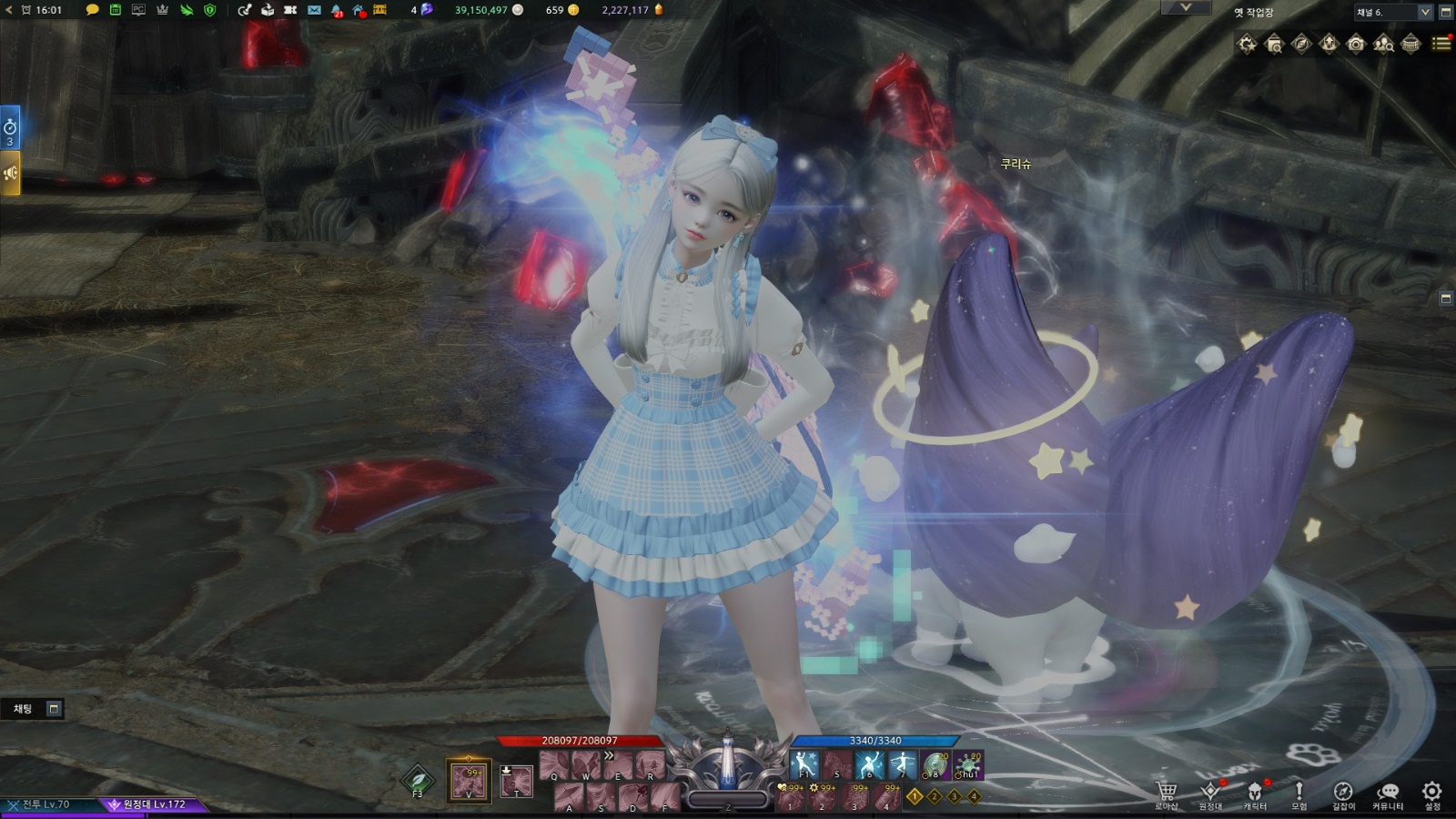Image resolution: width=1456 pixels, height=819 pixels.
Task: Open the yellow chat bubble icon
Action: tap(92, 10)
